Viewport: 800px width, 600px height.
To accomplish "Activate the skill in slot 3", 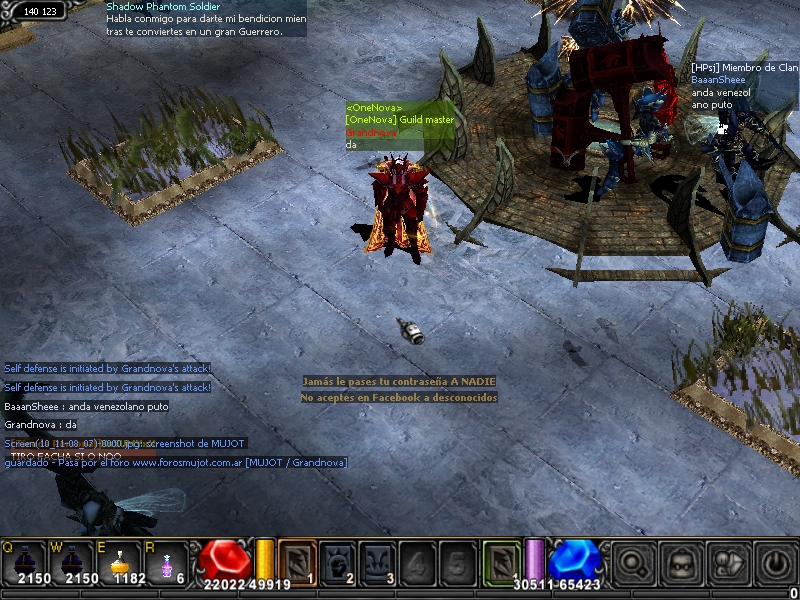I will point(377,560).
